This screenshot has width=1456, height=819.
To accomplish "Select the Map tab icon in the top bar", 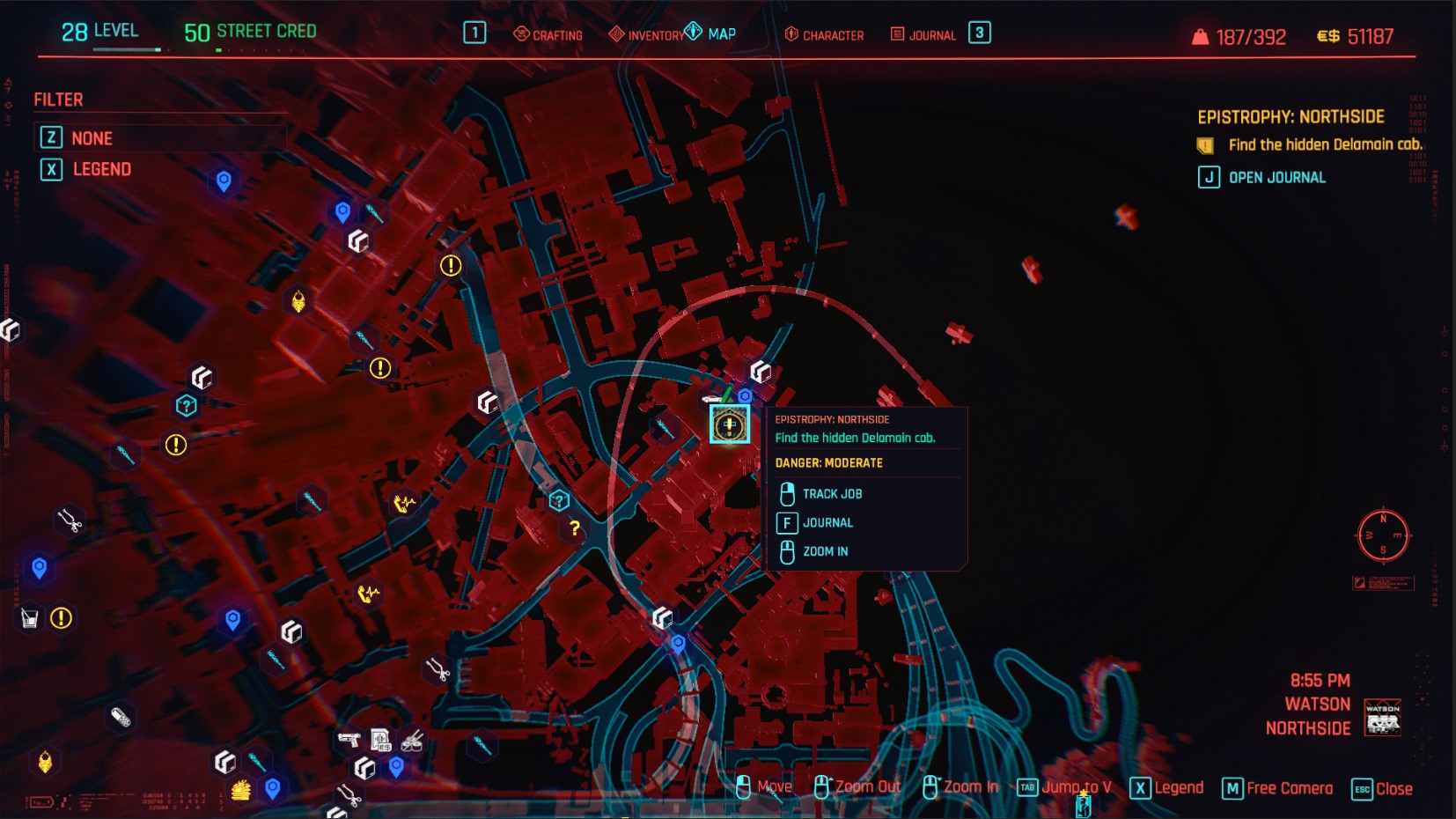I will pos(695,33).
